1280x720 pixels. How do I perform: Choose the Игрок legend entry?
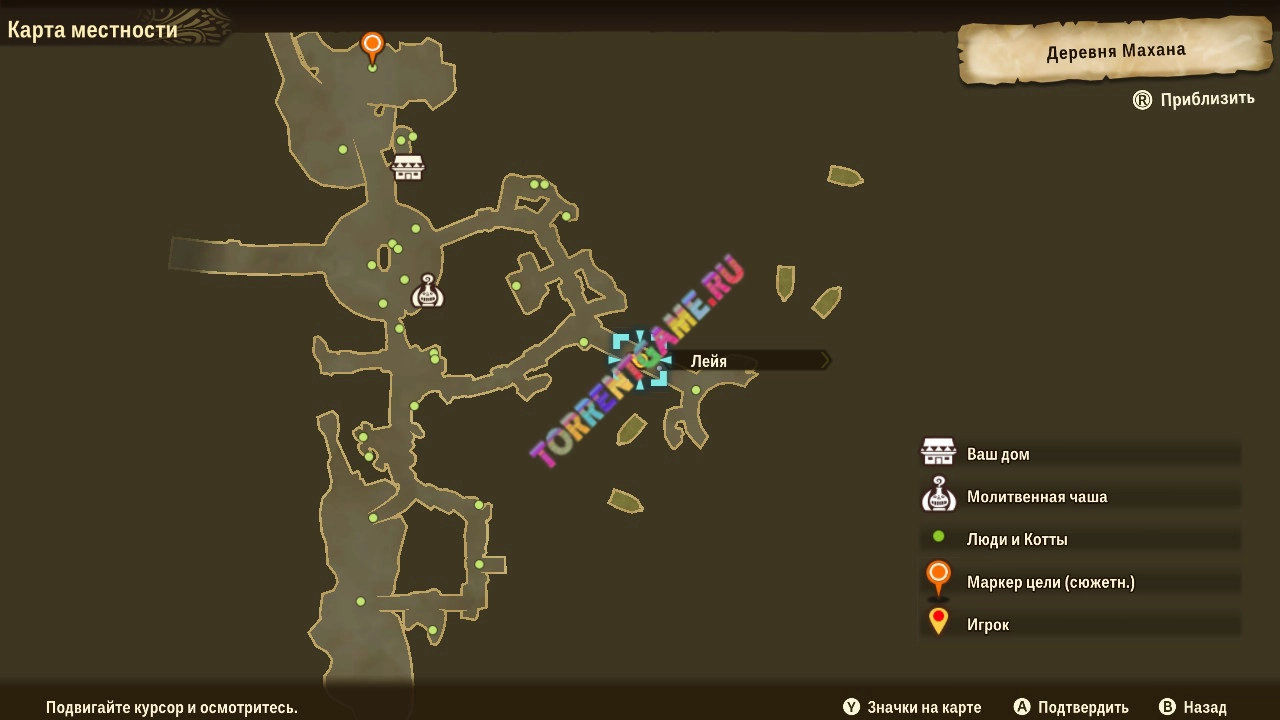coord(987,624)
